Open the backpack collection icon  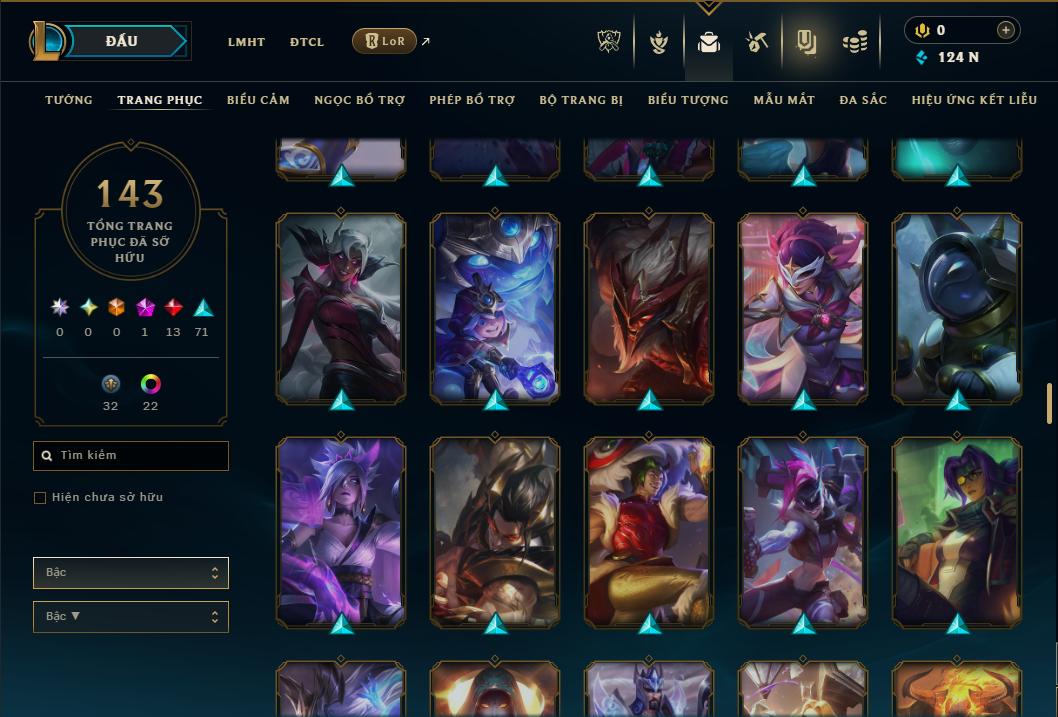(709, 42)
